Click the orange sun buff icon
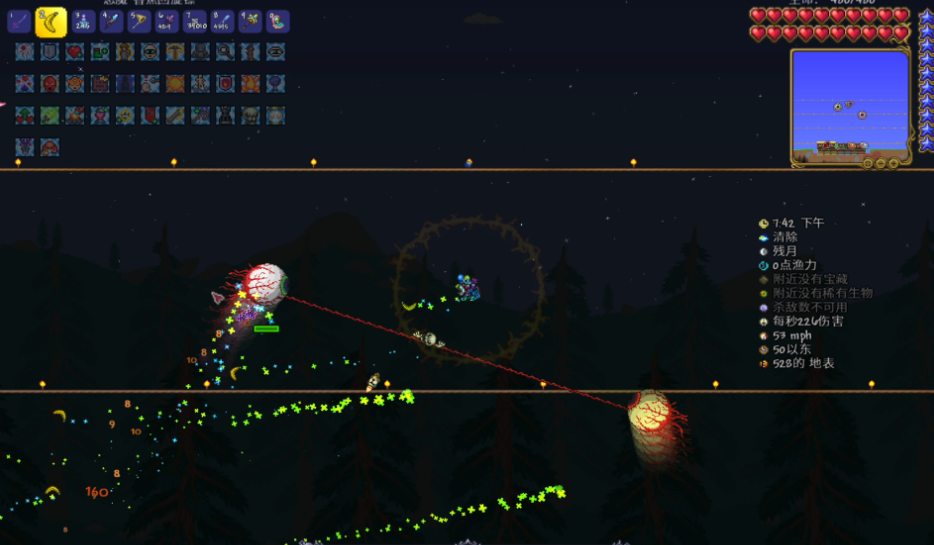 point(175,83)
